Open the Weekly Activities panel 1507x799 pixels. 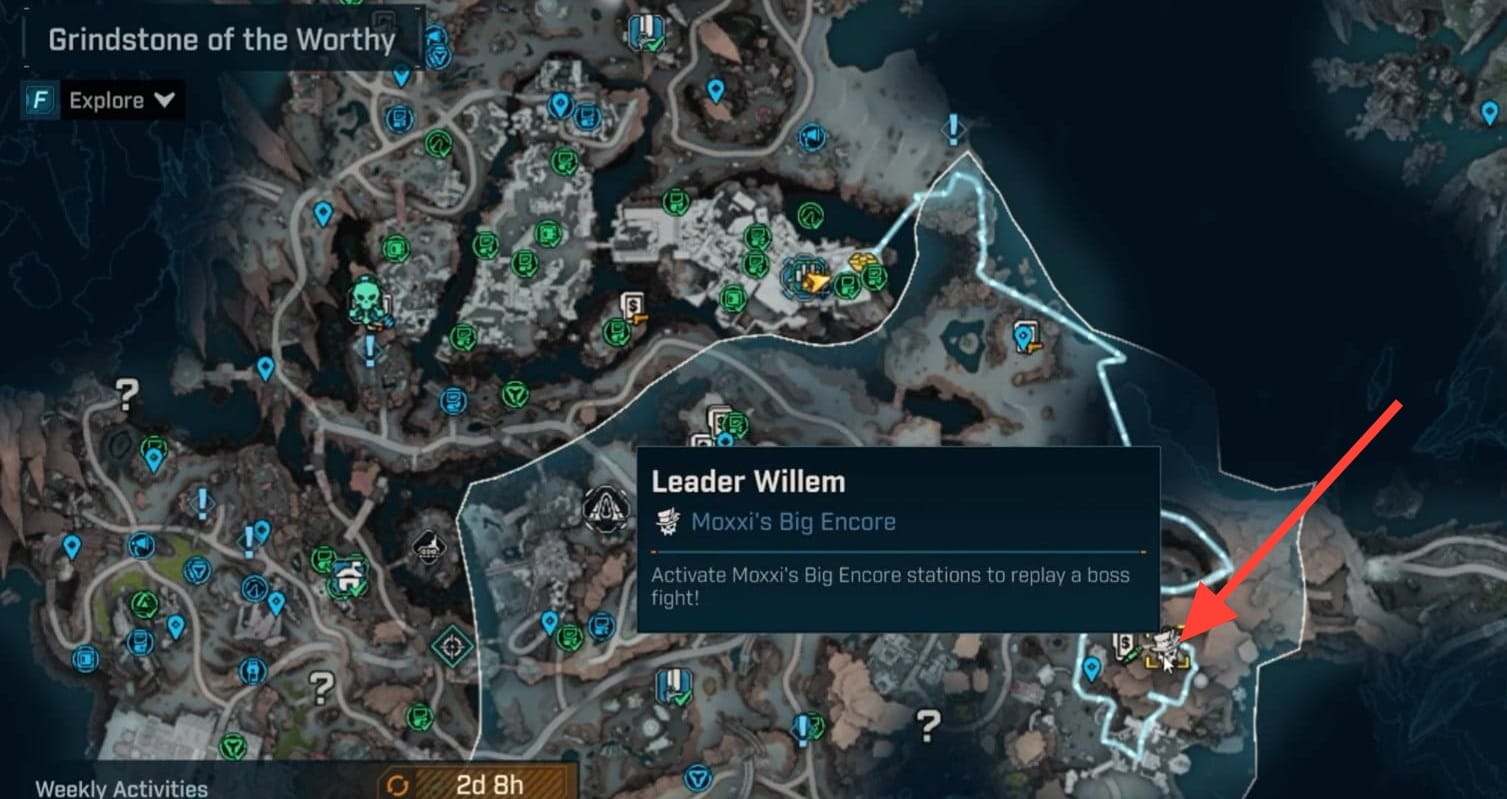pos(122,787)
